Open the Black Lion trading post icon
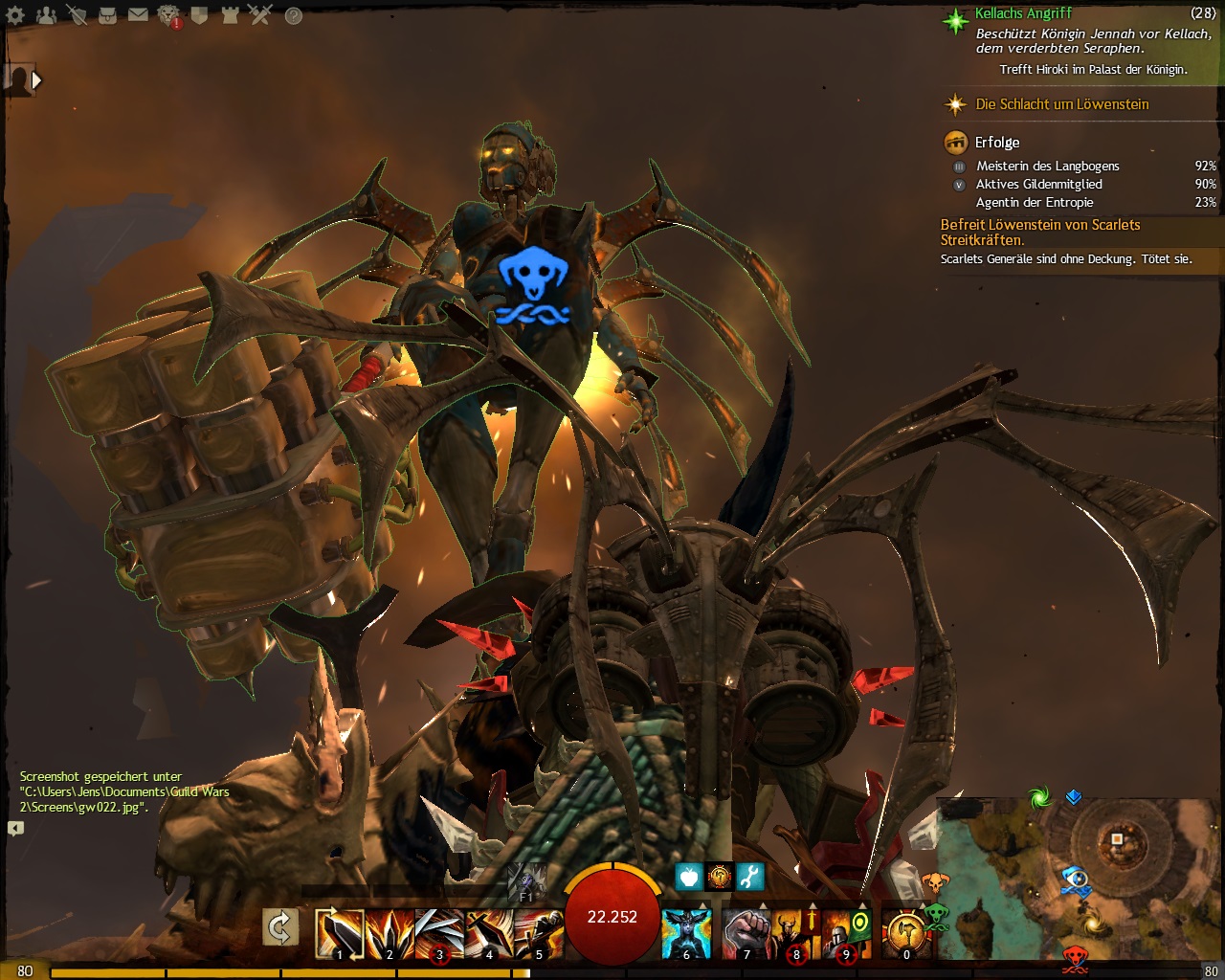The width and height of the screenshot is (1225, 980). click(168, 15)
